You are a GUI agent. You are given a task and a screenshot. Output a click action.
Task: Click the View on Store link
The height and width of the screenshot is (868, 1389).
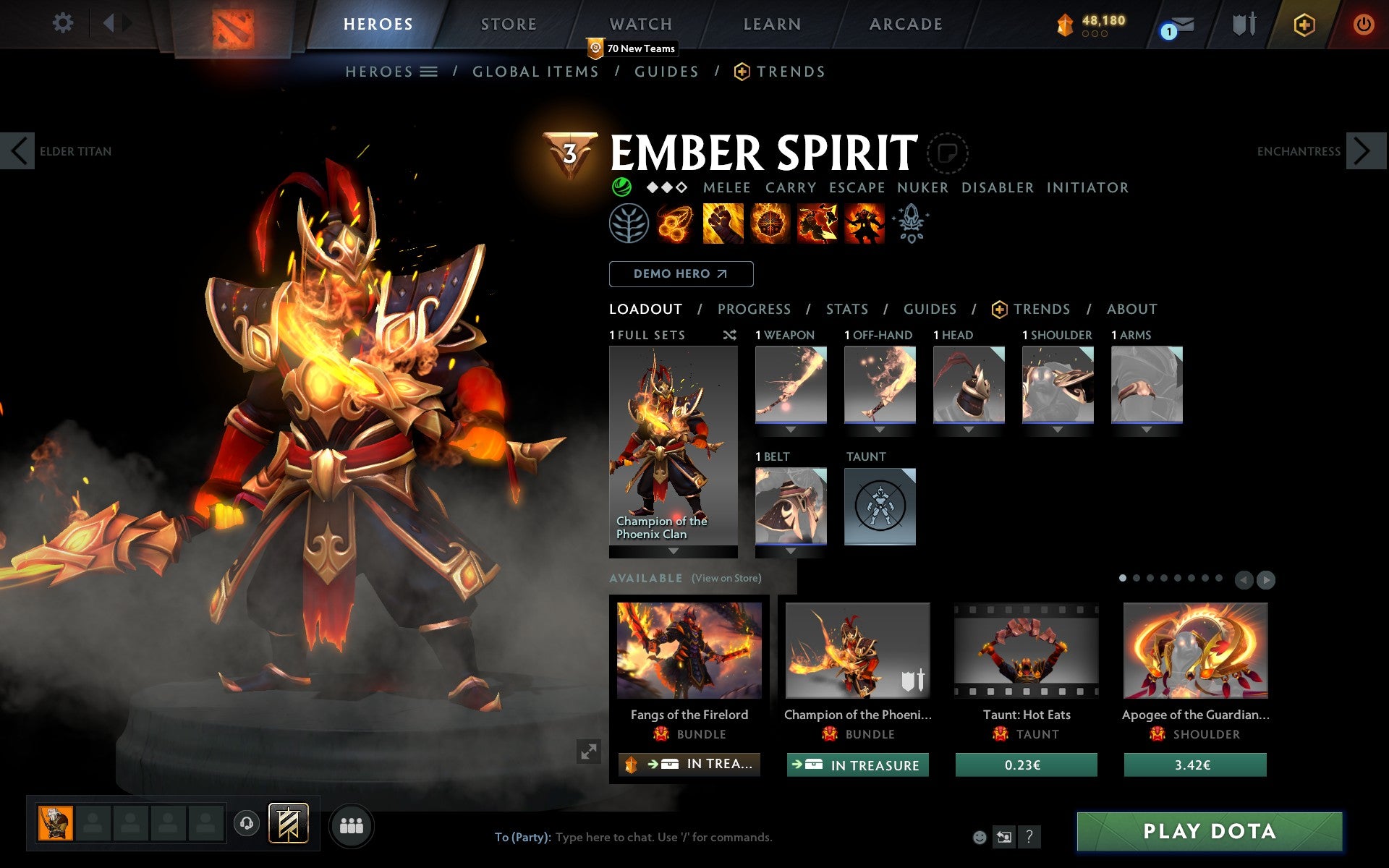coord(726,578)
